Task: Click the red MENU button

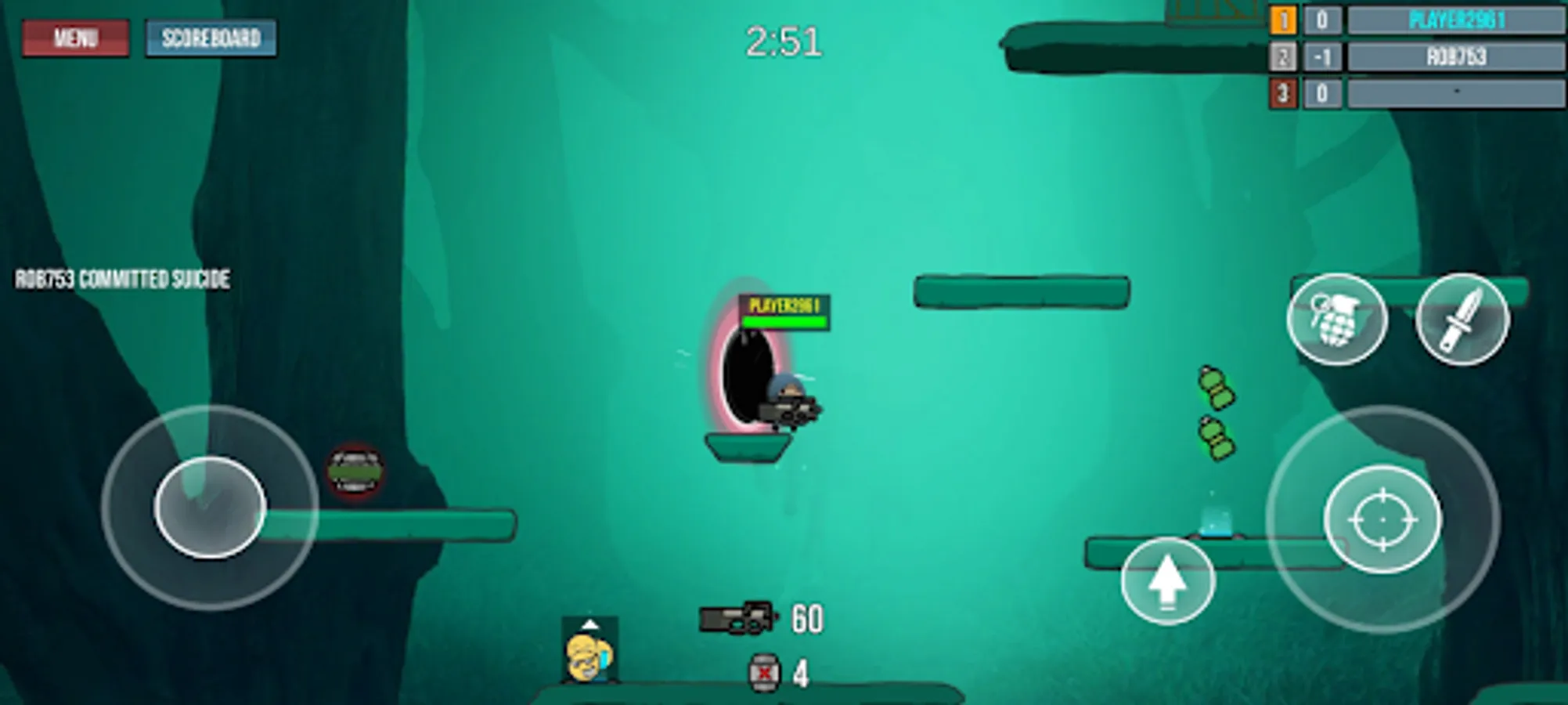Action: (x=75, y=37)
